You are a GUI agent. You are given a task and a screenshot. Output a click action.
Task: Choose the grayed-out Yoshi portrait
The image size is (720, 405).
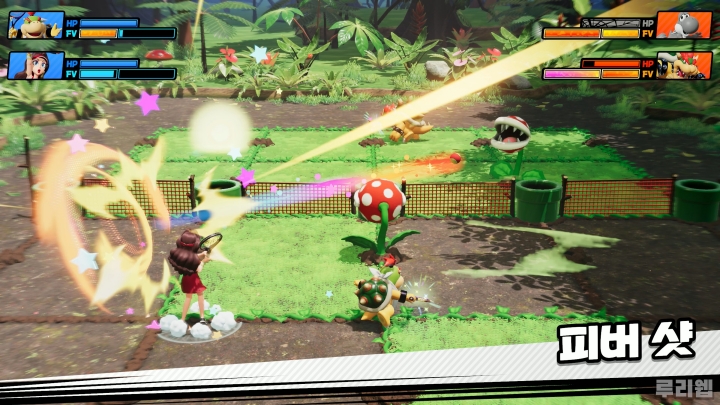(684, 25)
